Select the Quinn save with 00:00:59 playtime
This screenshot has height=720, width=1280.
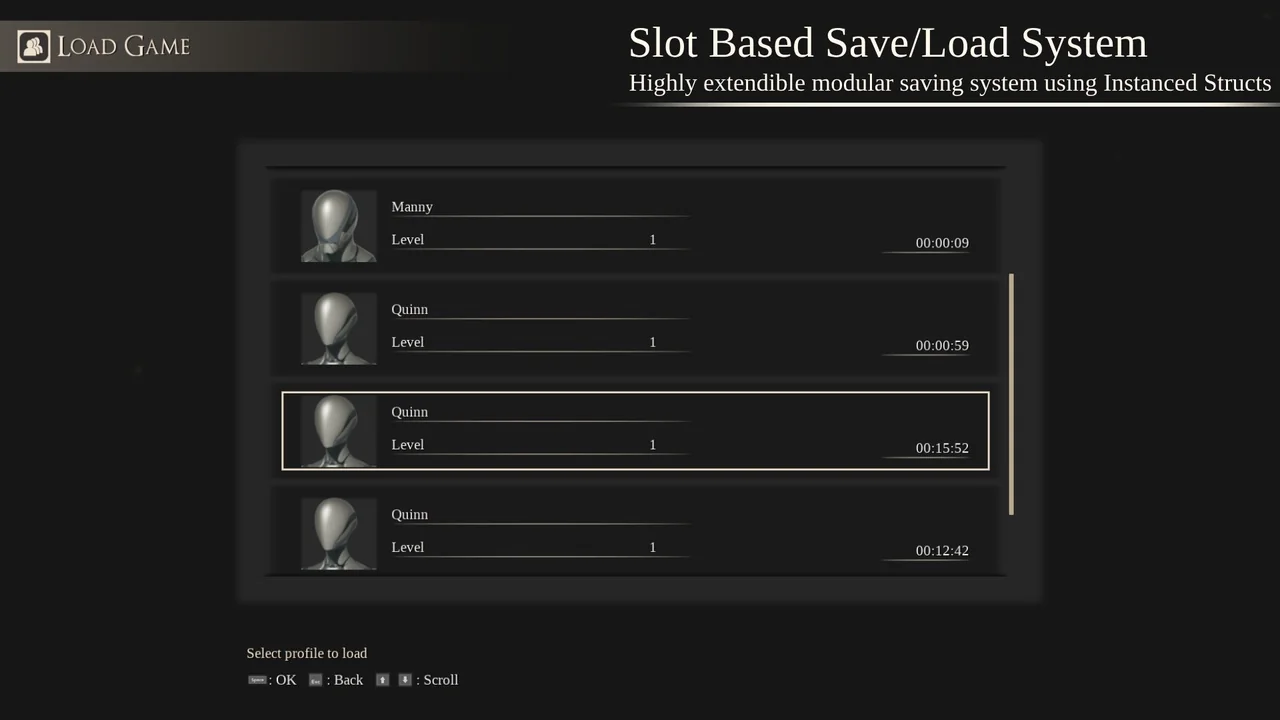[x=635, y=328]
